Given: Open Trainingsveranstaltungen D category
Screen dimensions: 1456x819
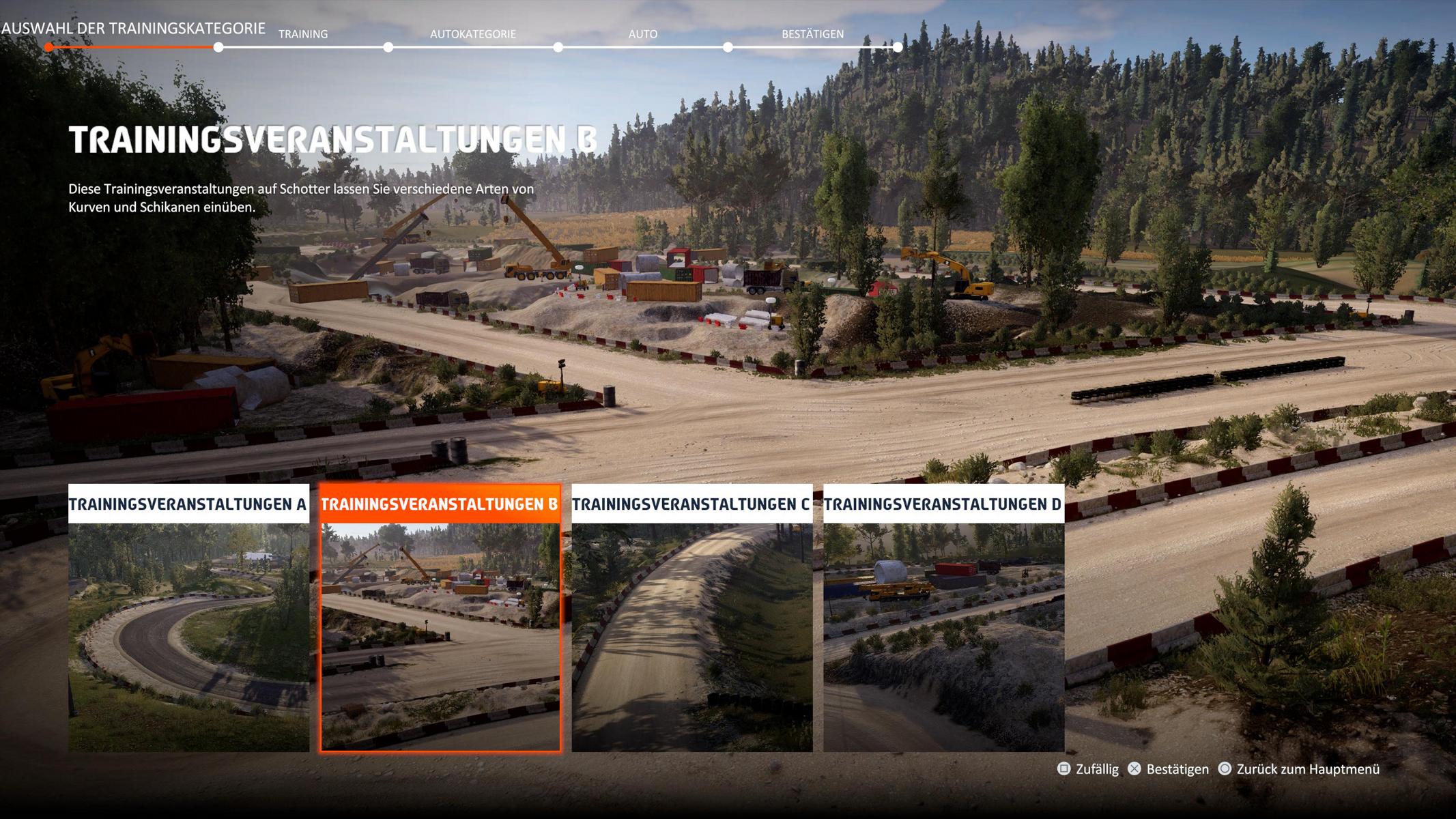Looking at the screenshot, I should pyautogui.click(x=943, y=618).
